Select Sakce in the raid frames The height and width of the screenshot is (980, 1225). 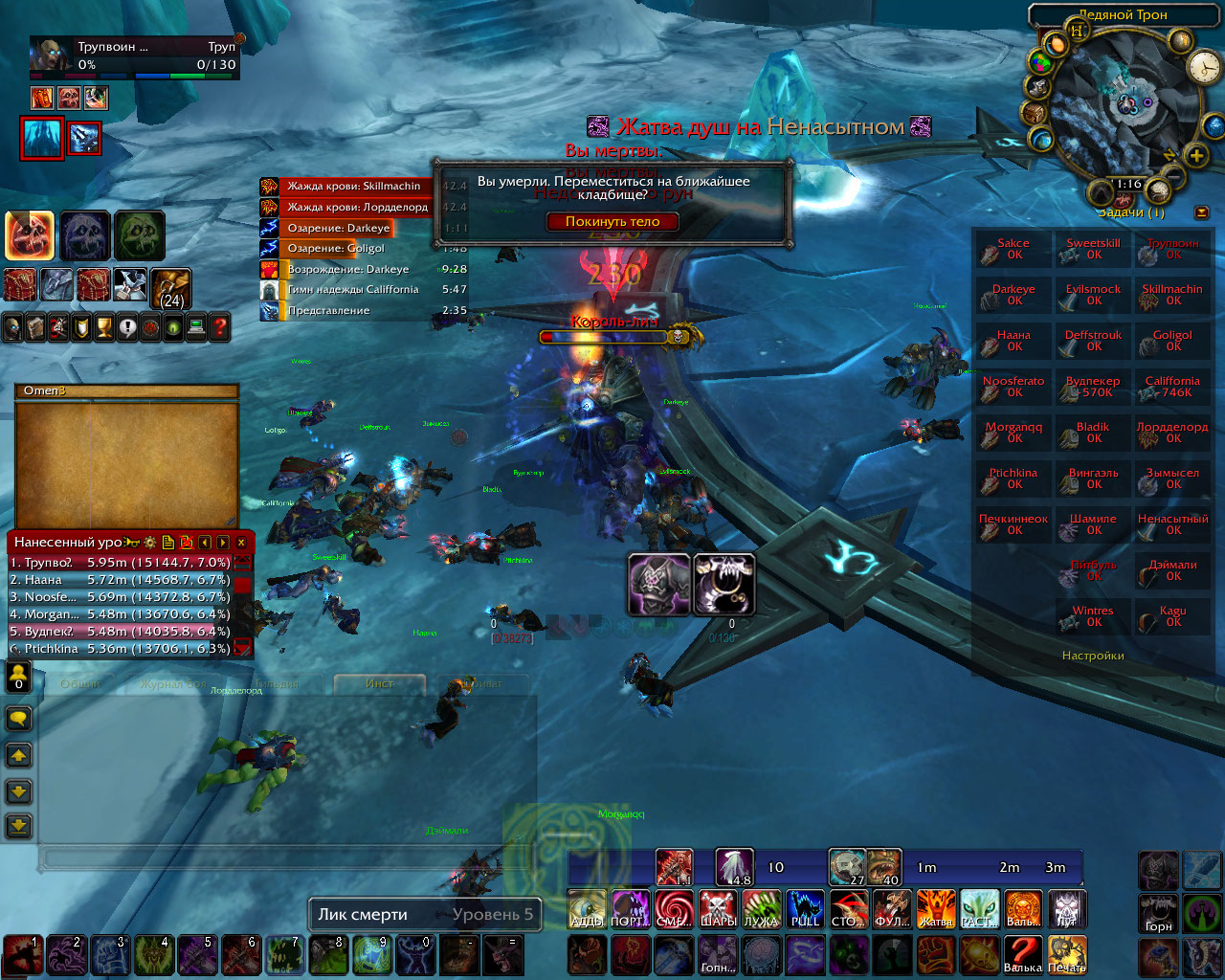pos(1013,249)
